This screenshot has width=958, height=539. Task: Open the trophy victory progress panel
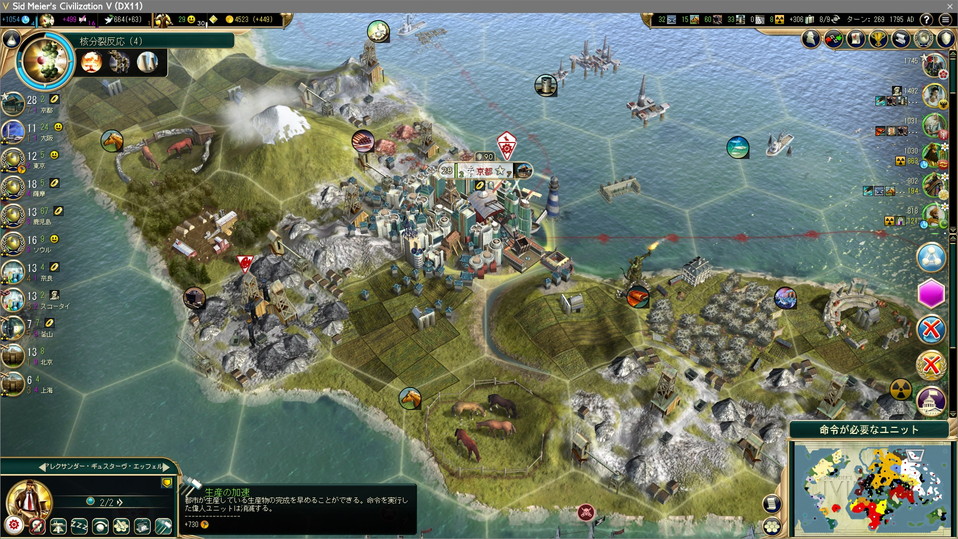[879, 39]
